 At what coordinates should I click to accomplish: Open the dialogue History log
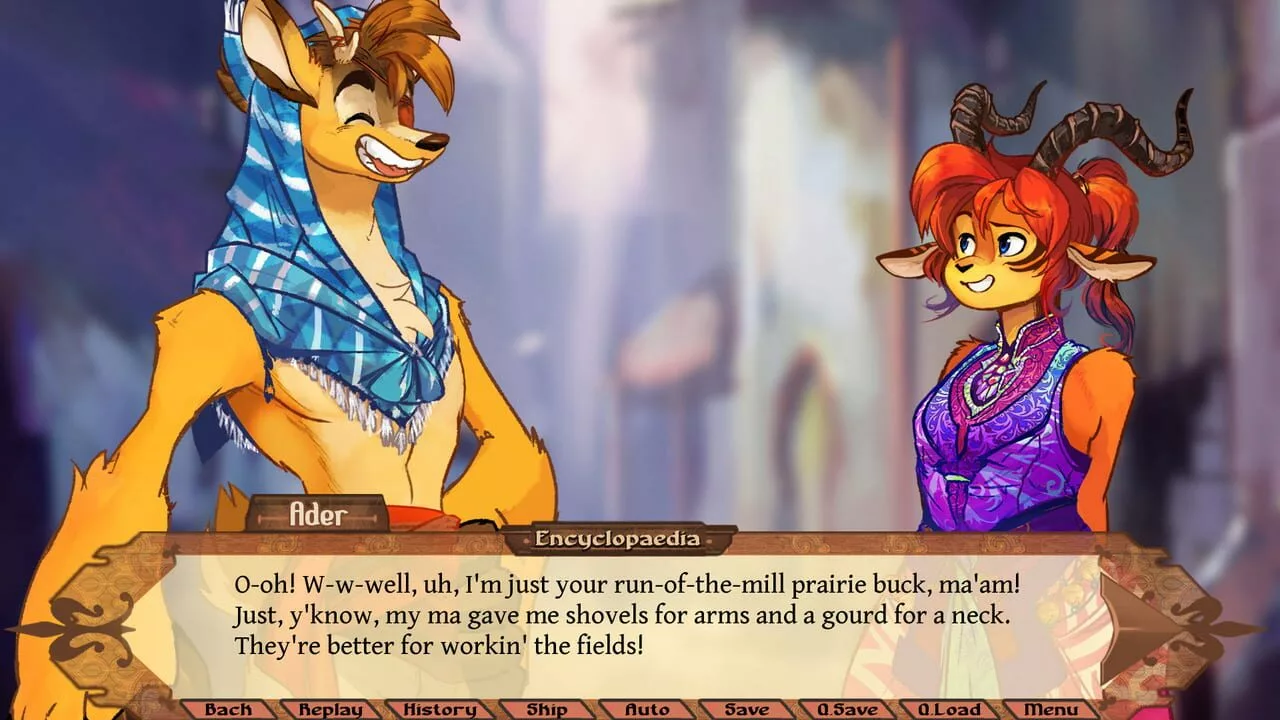click(440, 710)
